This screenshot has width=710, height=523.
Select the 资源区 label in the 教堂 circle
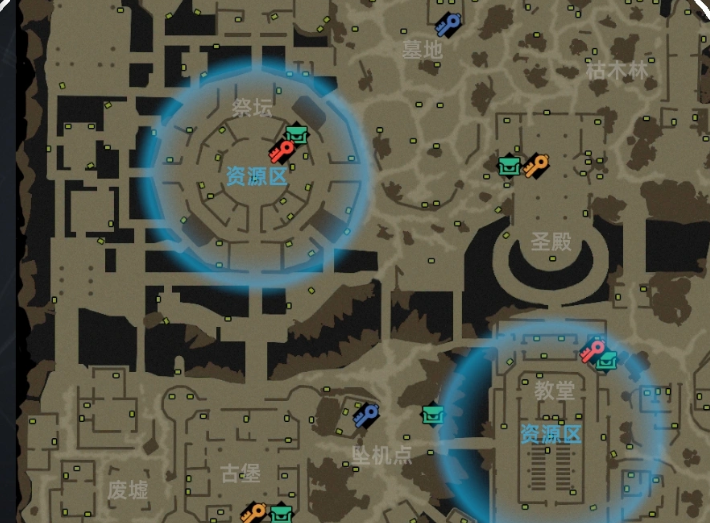[551, 434]
